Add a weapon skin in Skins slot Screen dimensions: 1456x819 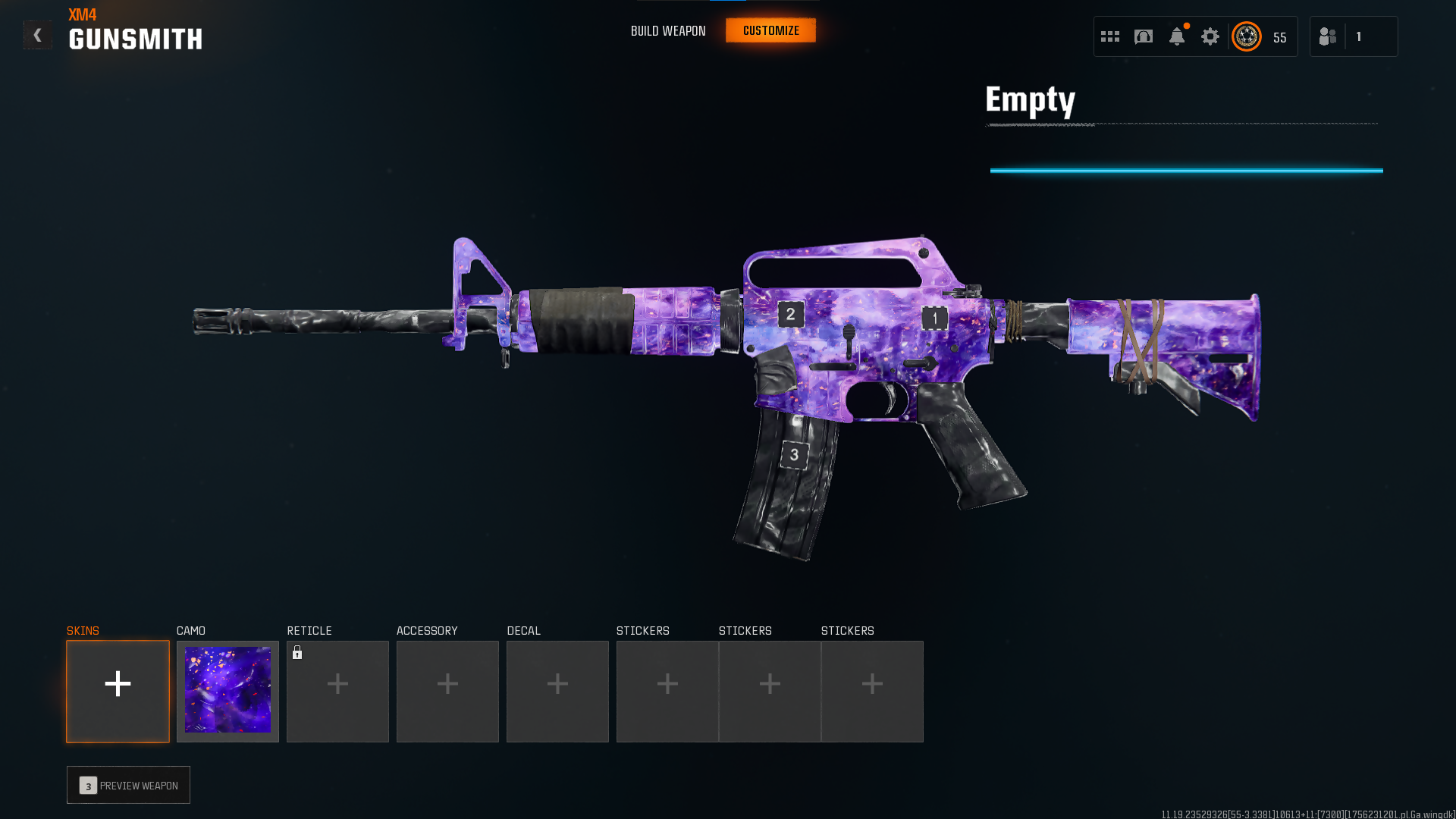pyautogui.click(x=118, y=691)
